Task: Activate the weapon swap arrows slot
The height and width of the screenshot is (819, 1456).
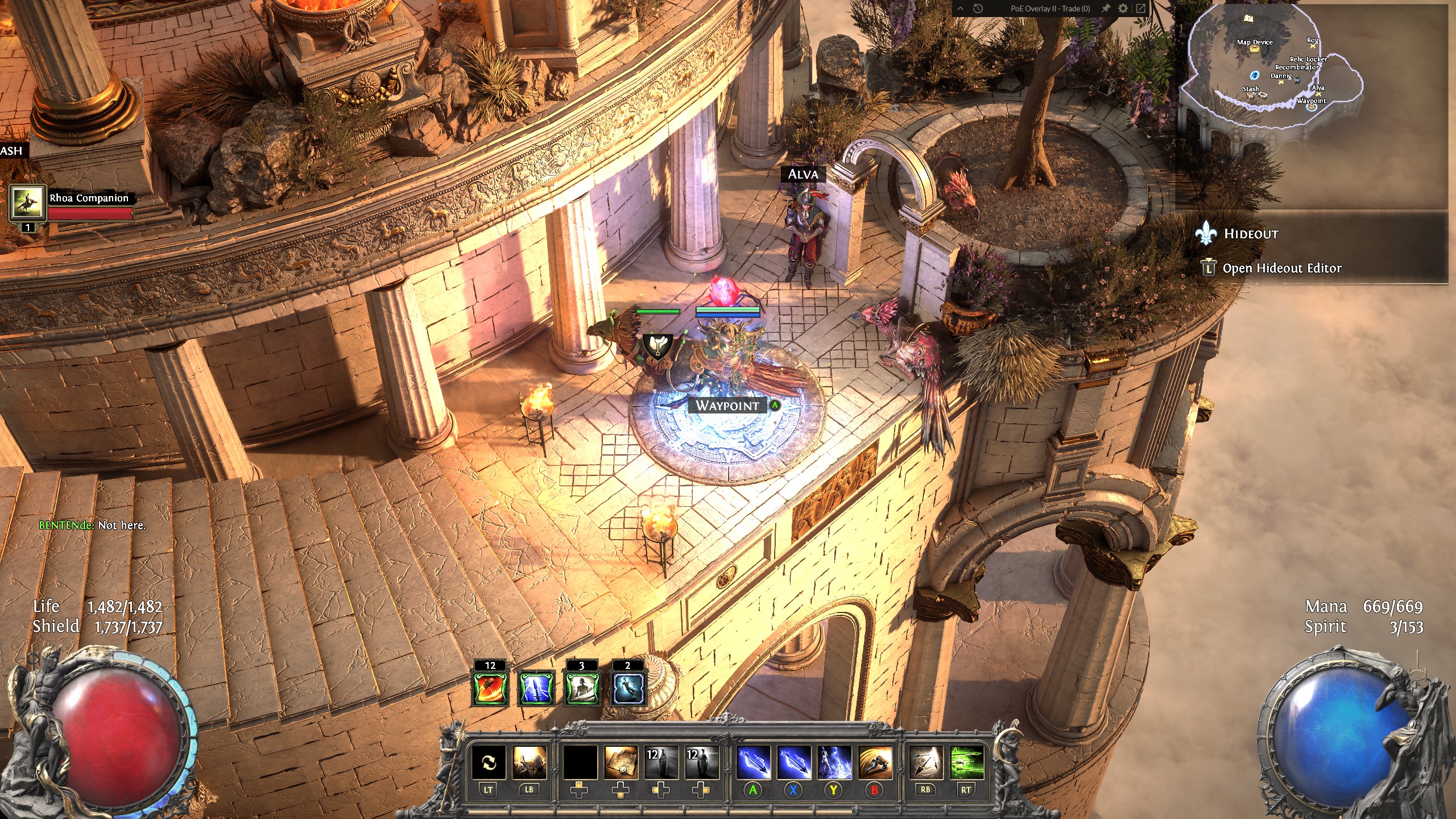Action: click(489, 762)
